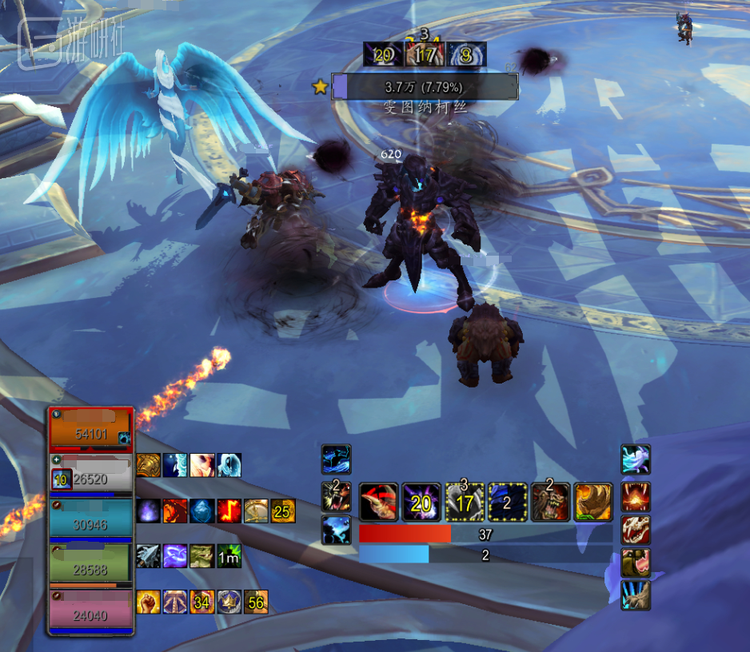Click the golden fist cooldown icon
750x652 pixels.
coord(149,602)
